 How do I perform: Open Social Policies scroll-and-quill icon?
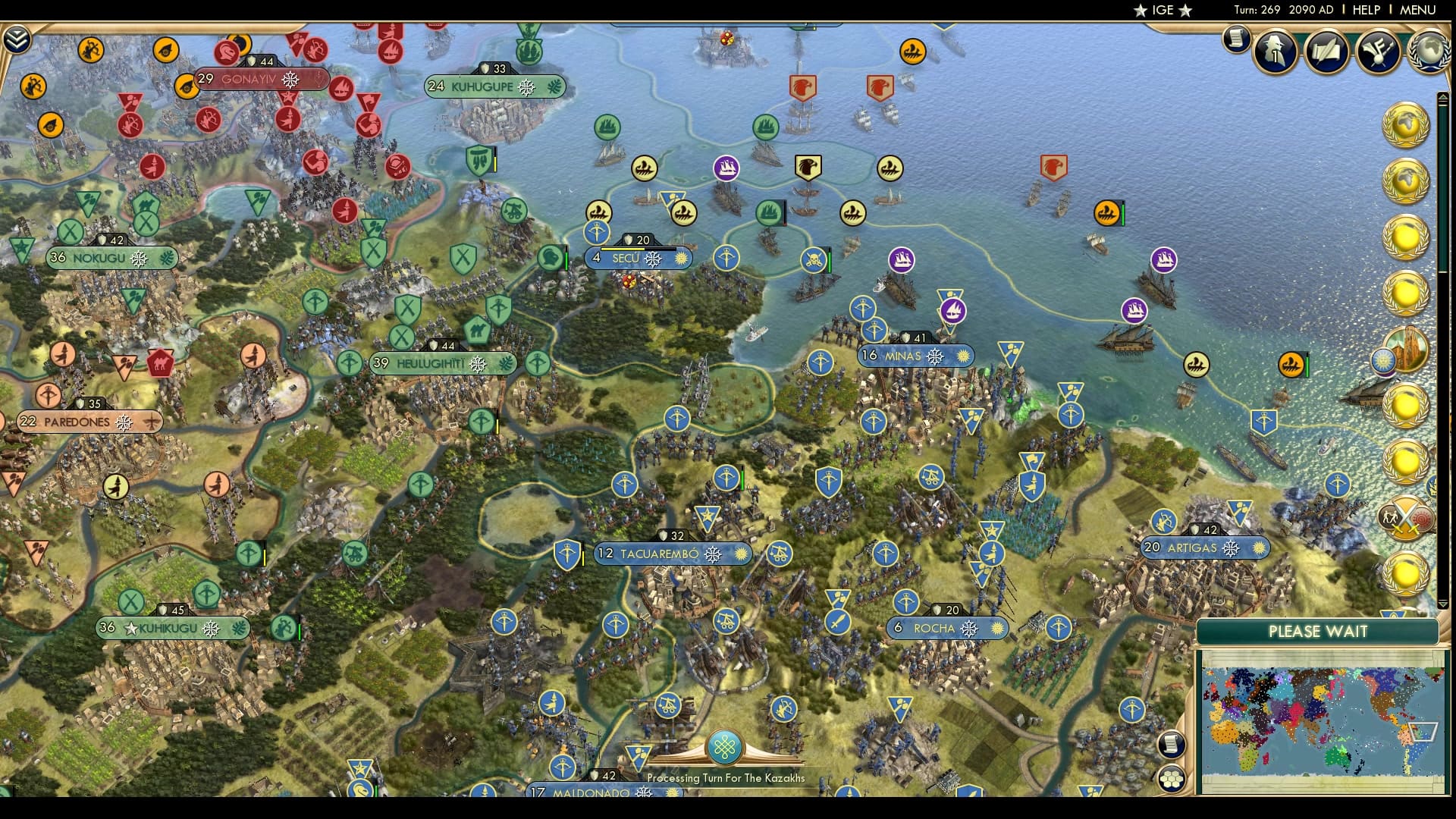1326,52
